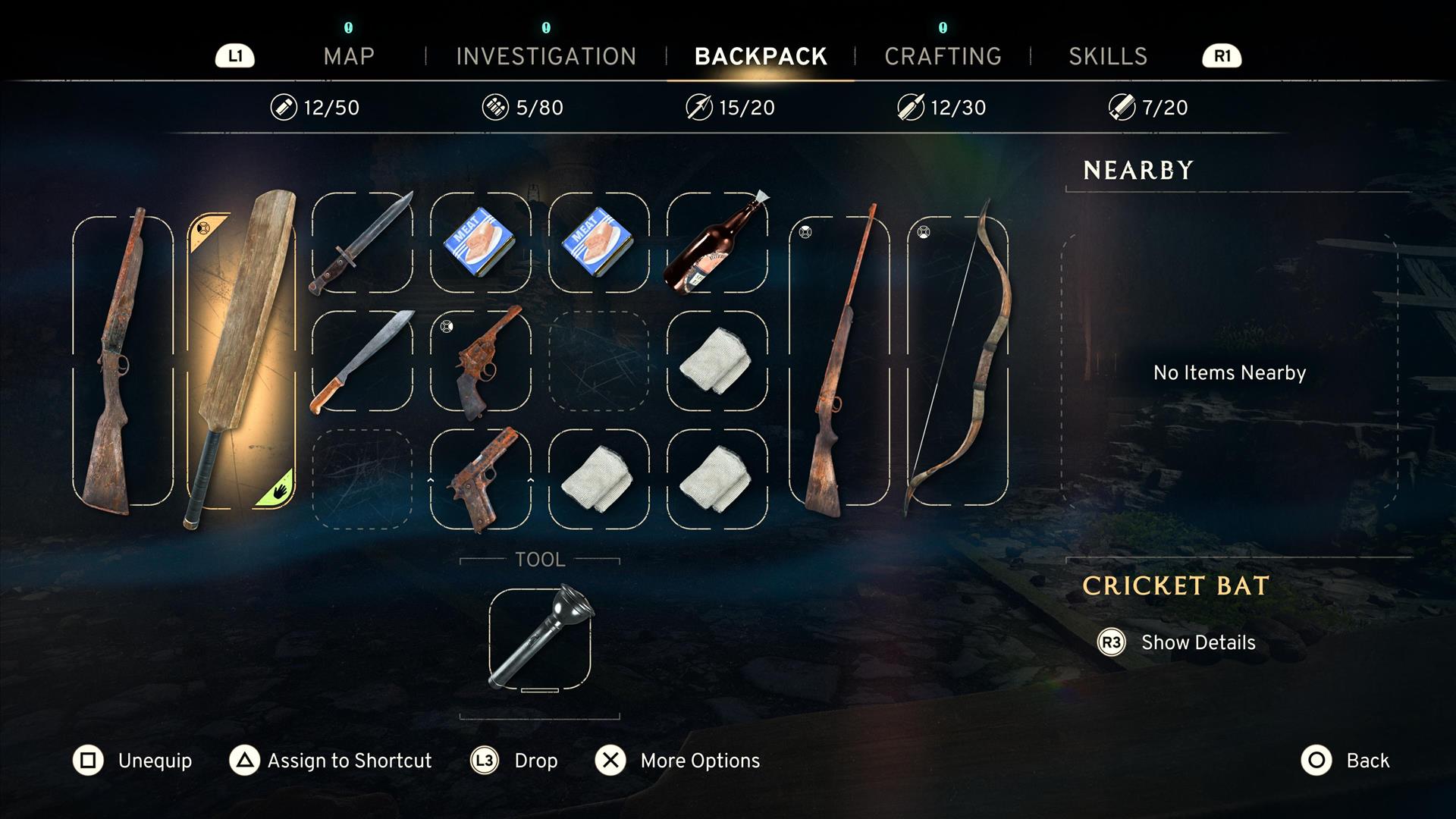
Task: Select the molotov bottle slot
Action: (717, 243)
